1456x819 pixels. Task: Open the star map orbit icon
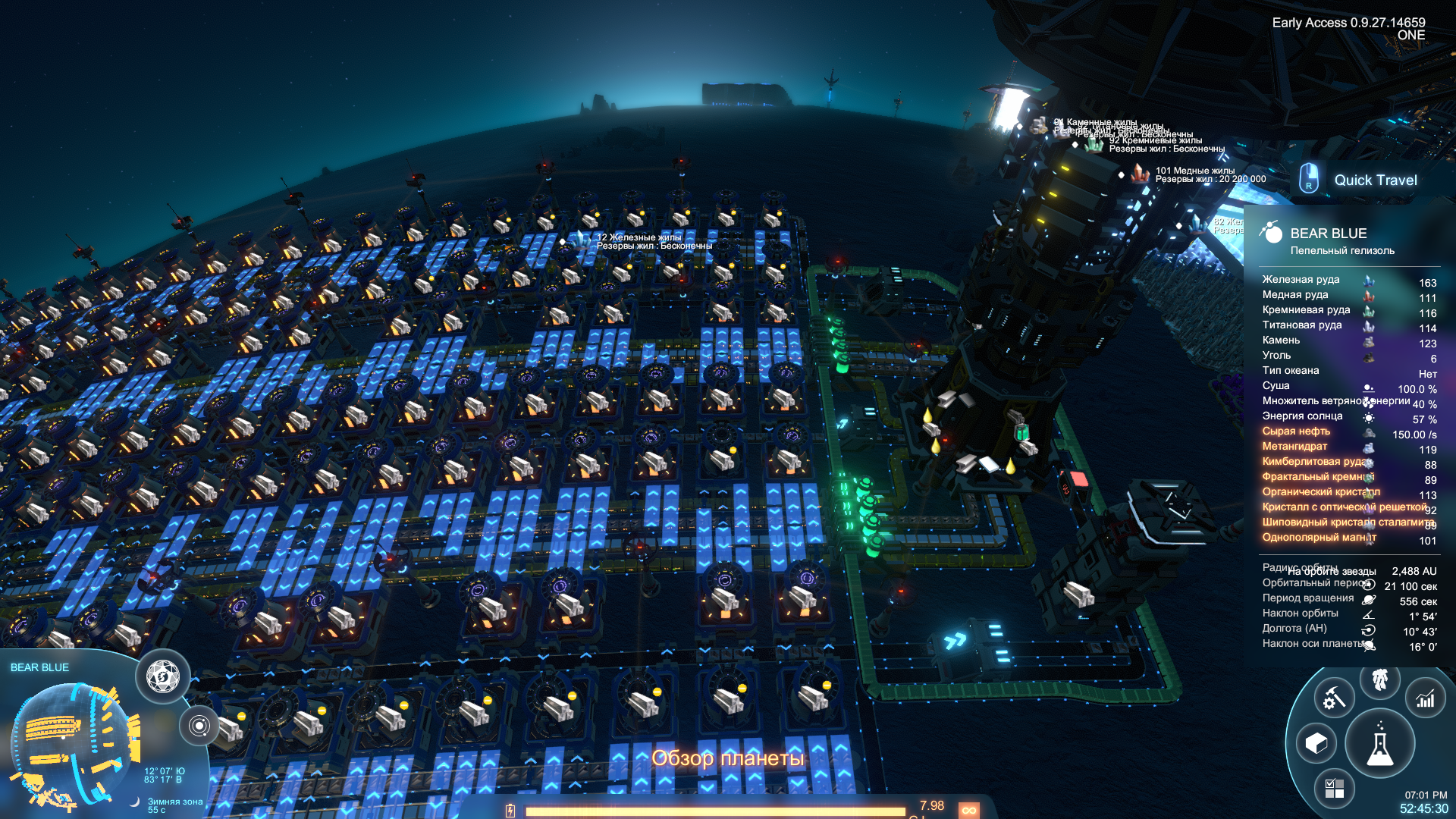(x=199, y=726)
